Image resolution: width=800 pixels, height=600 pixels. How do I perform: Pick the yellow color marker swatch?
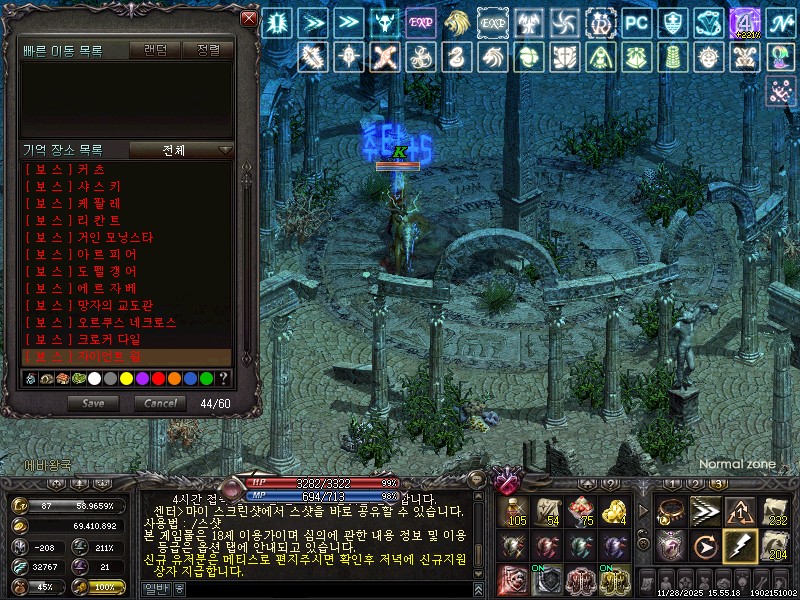(x=127, y=378)
